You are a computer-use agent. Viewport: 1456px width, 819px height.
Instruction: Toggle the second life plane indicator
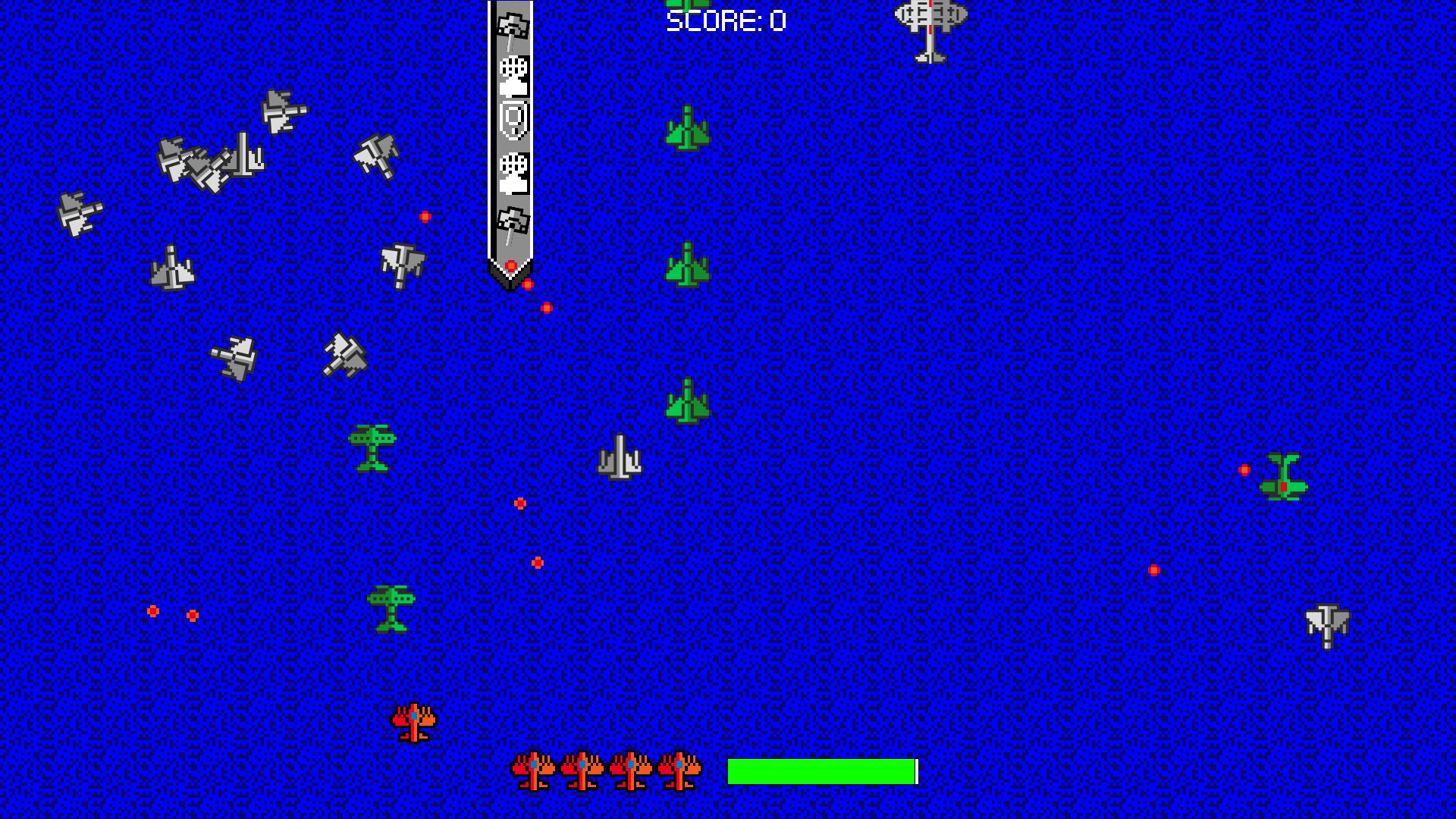click(582, 770)
